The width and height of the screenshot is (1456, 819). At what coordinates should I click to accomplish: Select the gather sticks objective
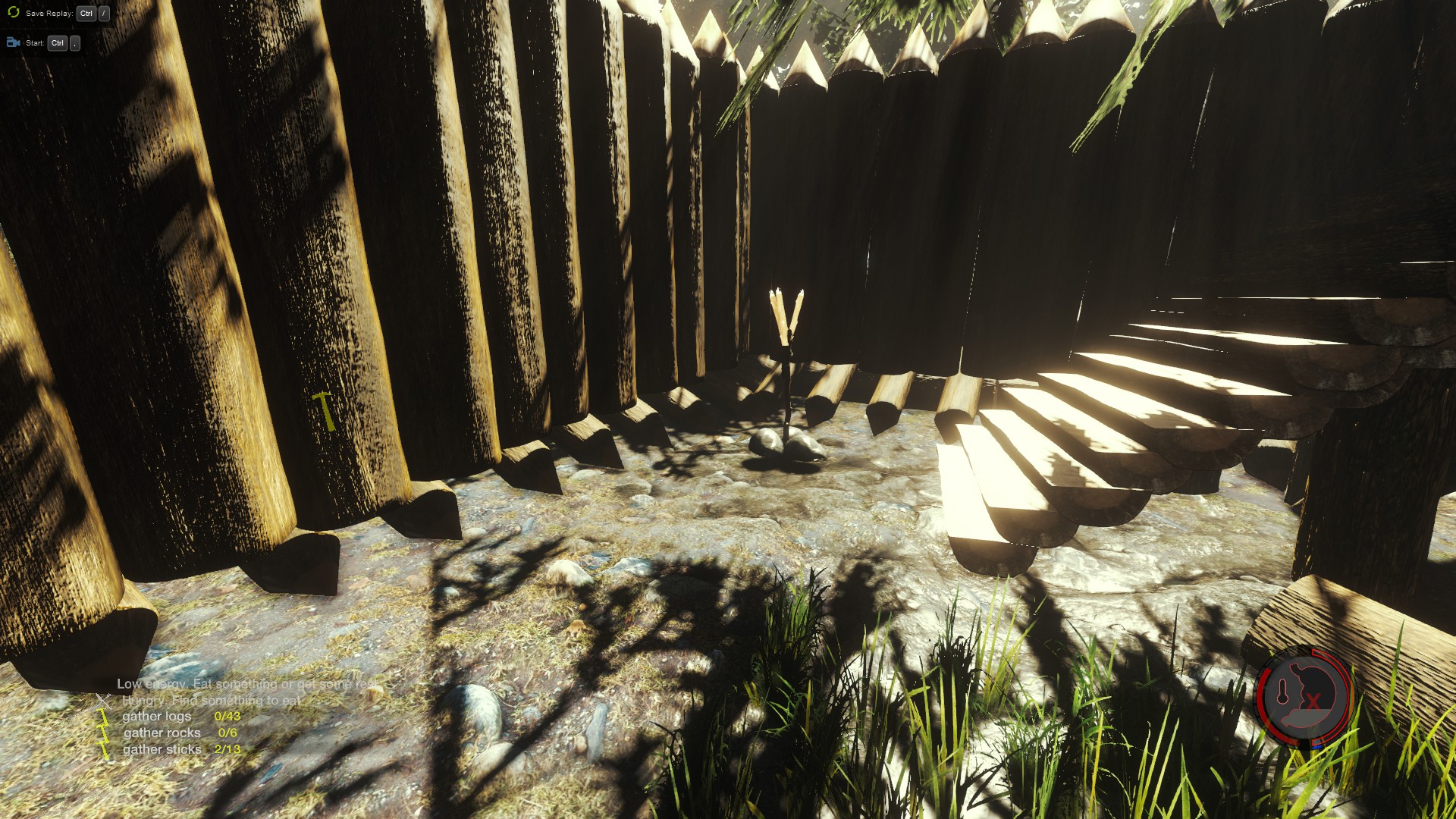point(162,749)
